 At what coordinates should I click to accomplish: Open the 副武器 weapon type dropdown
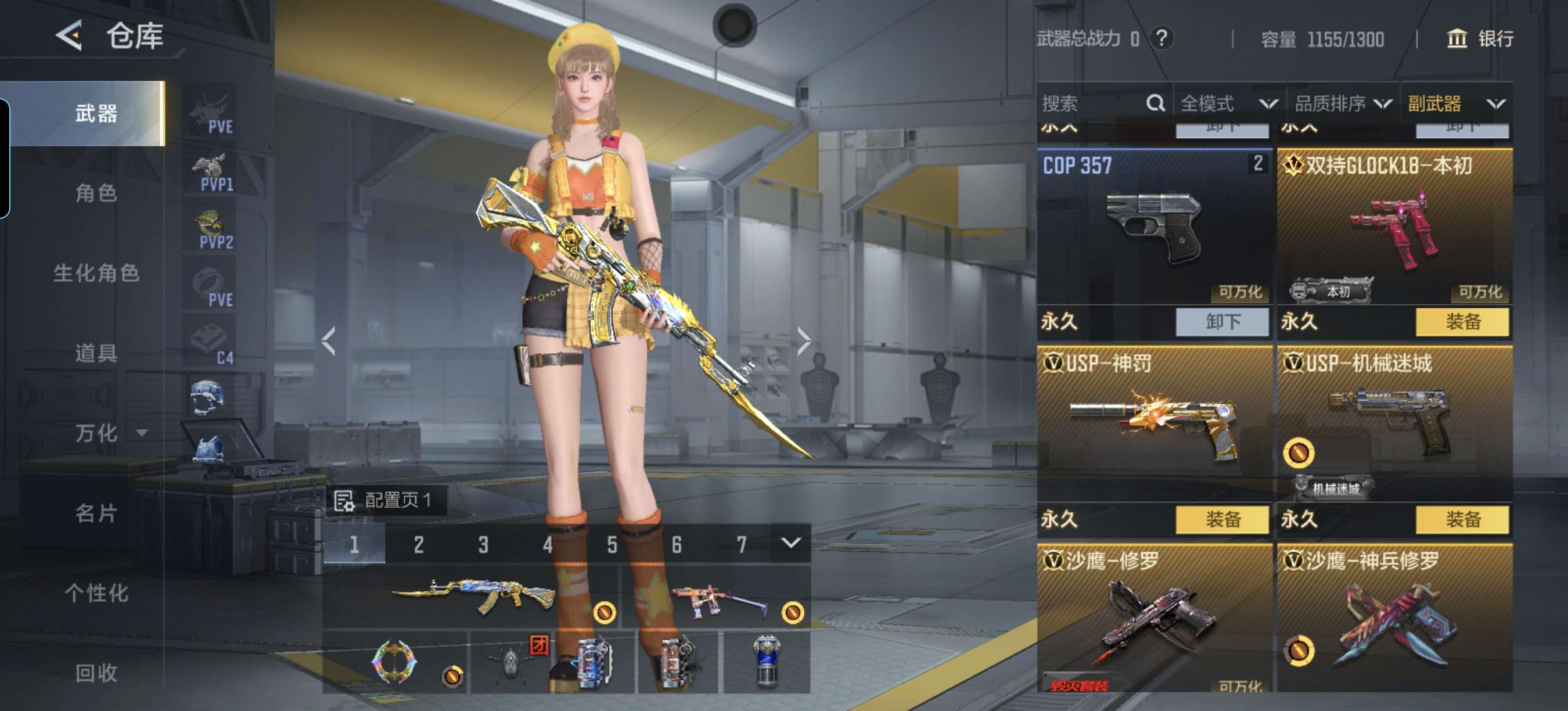1456,103
